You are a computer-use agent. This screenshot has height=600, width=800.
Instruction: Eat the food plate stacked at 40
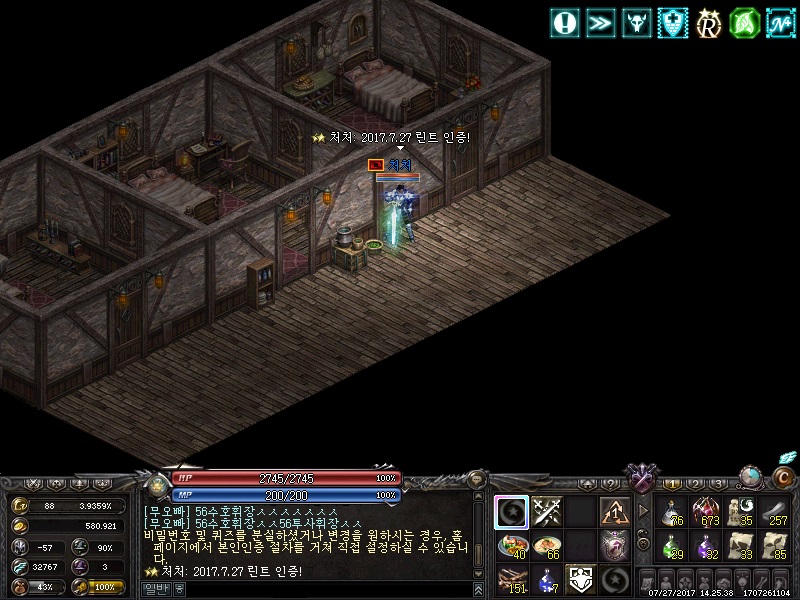[512, 546]
